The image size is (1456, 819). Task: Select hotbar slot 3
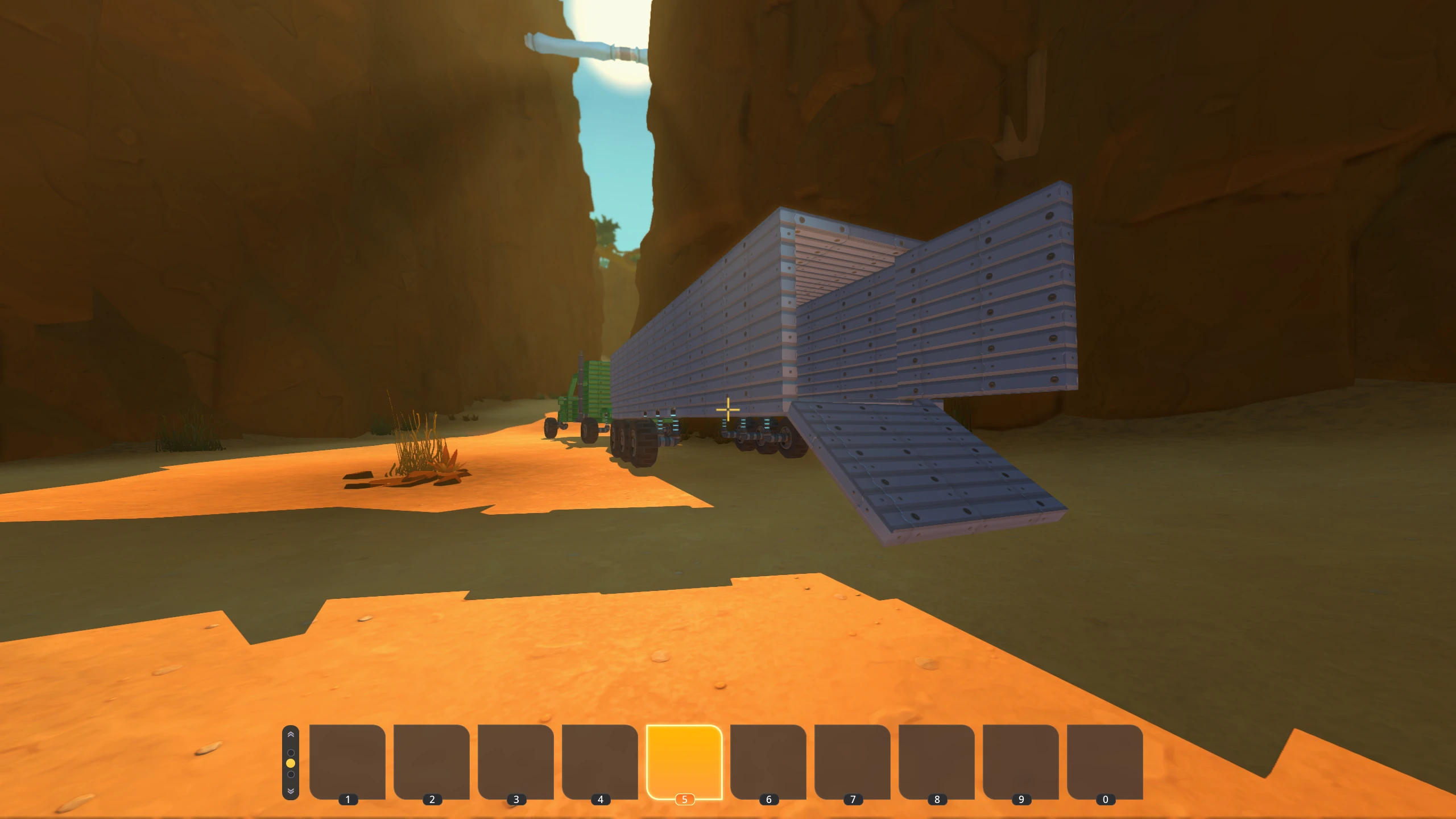516,762
